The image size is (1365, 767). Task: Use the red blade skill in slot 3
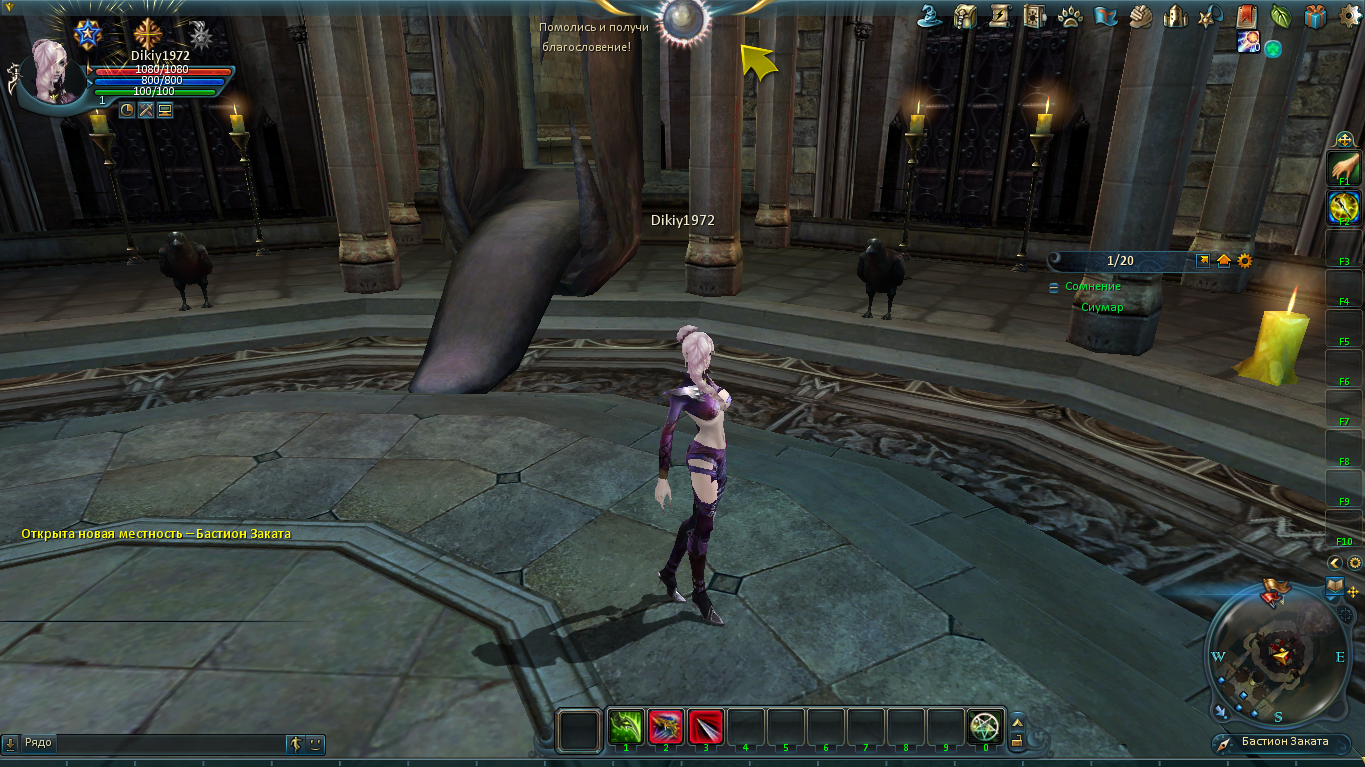pos(706,727)
